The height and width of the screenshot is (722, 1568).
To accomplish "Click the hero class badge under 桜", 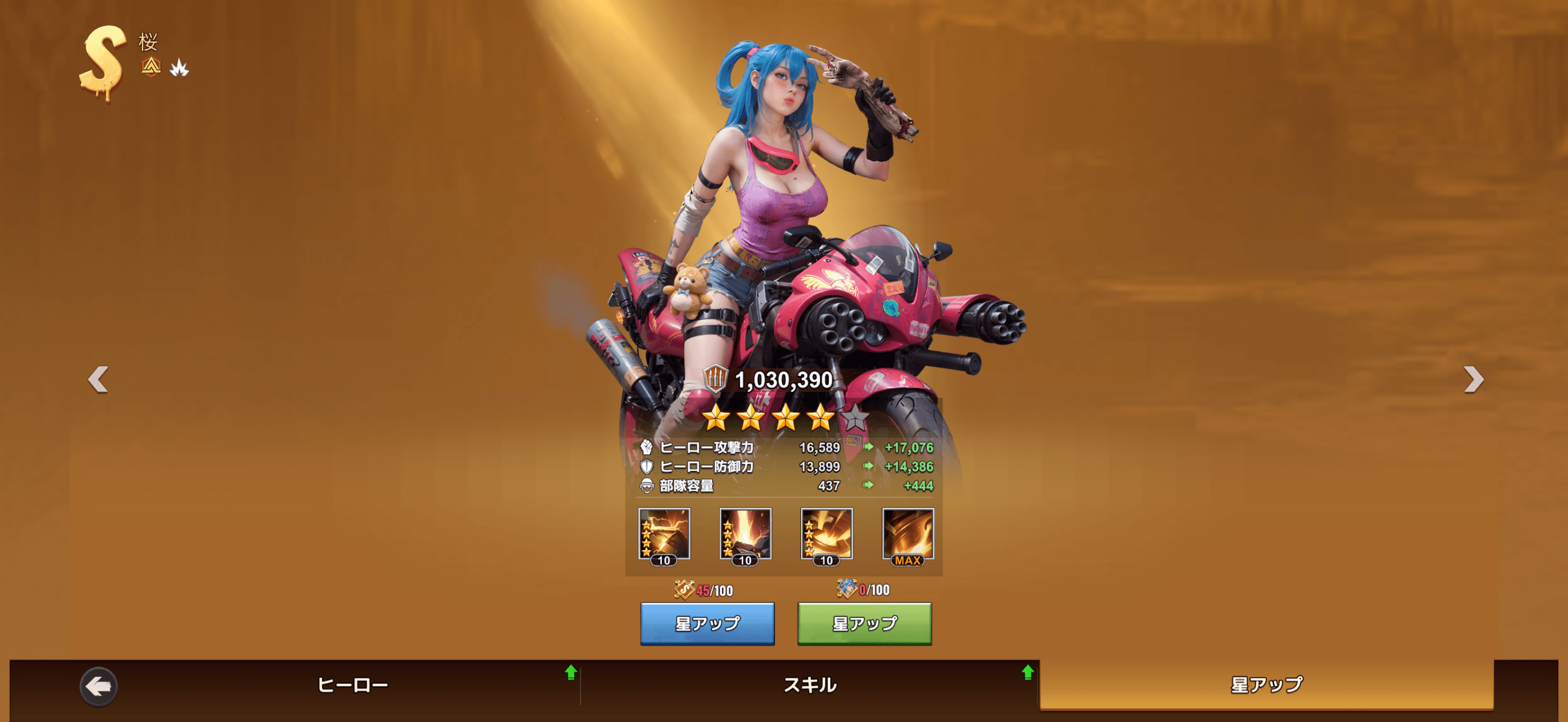I will click(151, 66).
